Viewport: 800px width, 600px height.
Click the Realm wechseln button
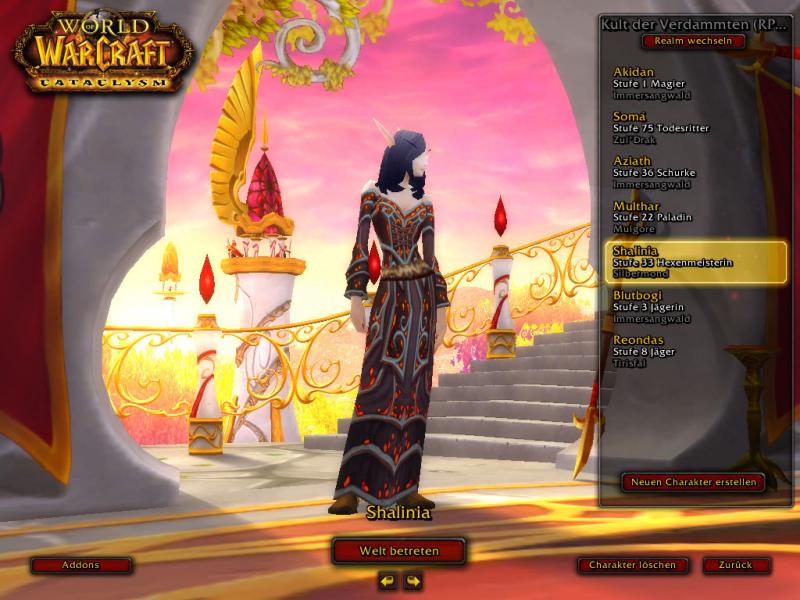[x=694, y=41]
